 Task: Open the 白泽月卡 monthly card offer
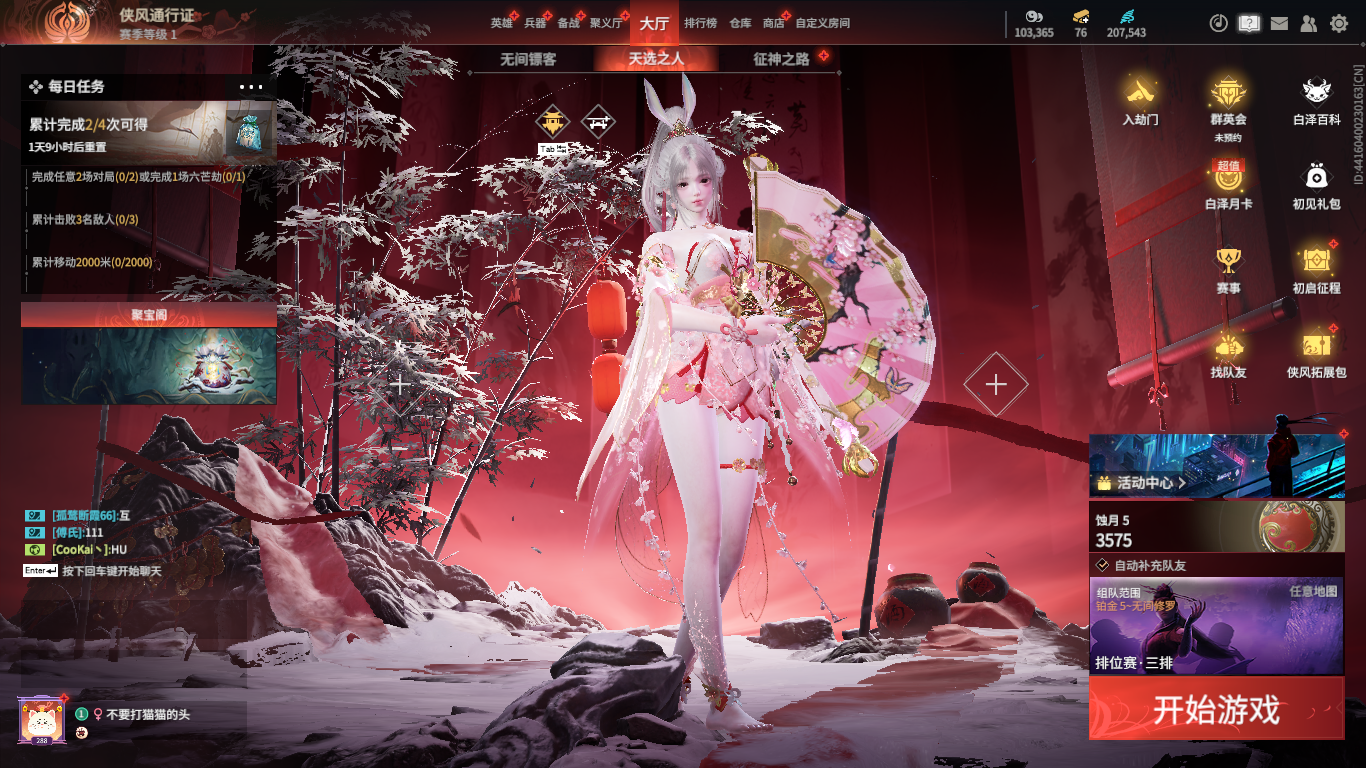1228,185
